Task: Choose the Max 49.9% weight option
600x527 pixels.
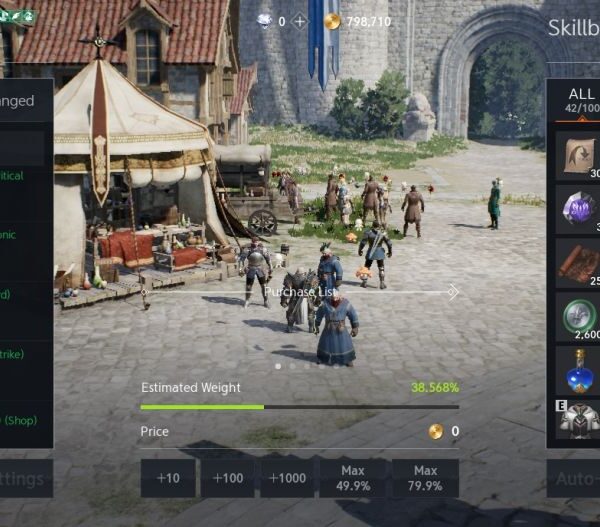Action: [351, 478]
